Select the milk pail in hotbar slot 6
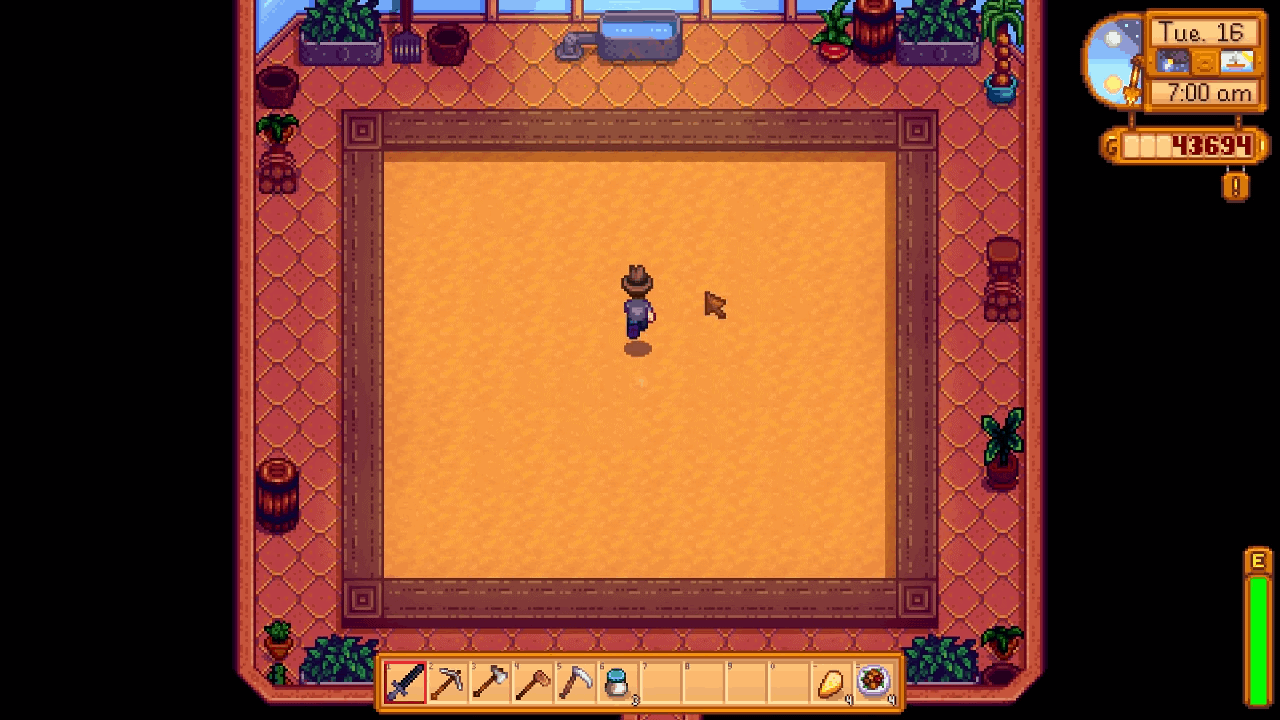The image size is (1280, 720). click(617, 682)
